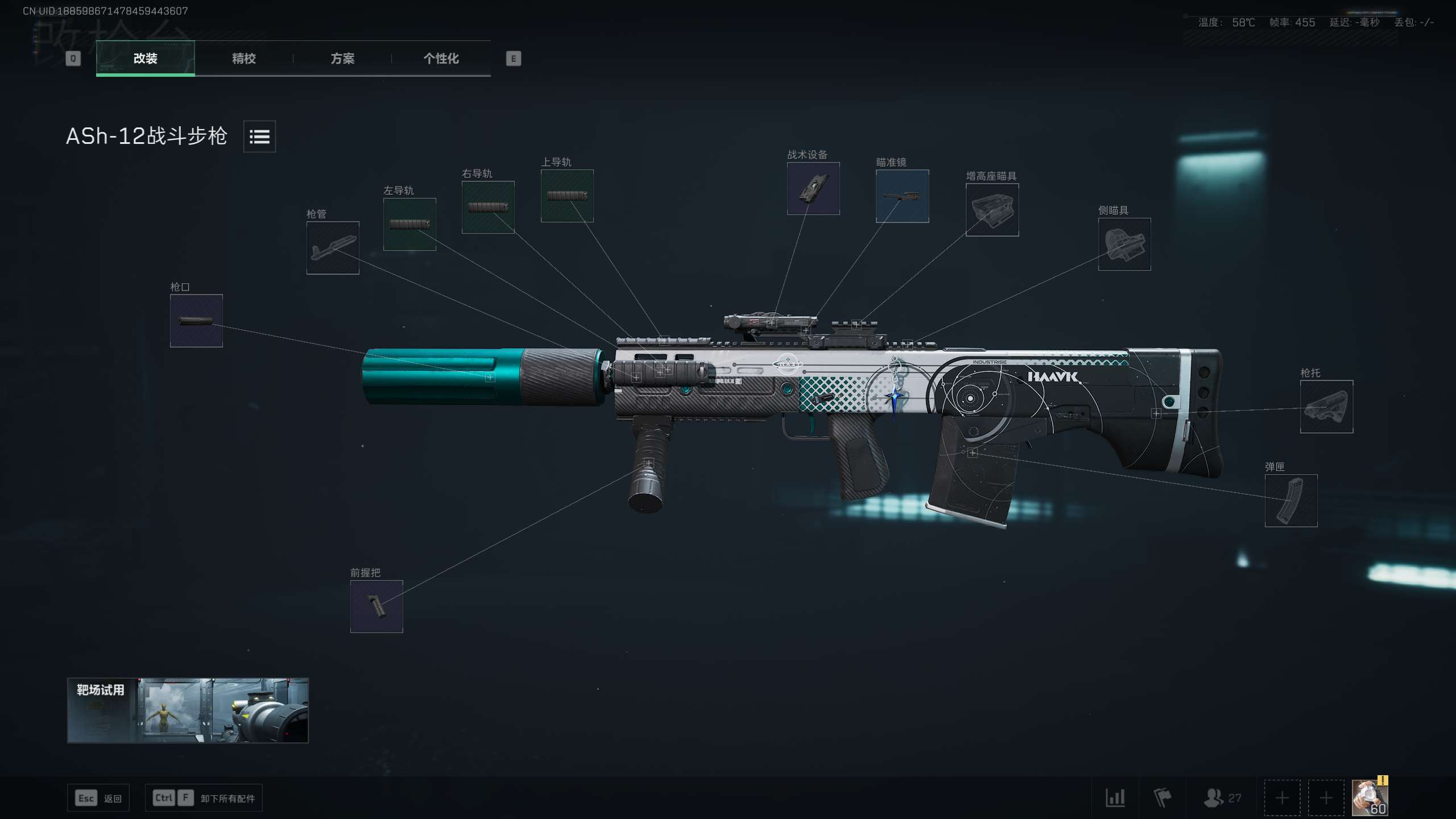The height and width of the screenshot is (819, 1456).
Task: Start the 靶场试用 firing range trial
Action: point(188,710)
